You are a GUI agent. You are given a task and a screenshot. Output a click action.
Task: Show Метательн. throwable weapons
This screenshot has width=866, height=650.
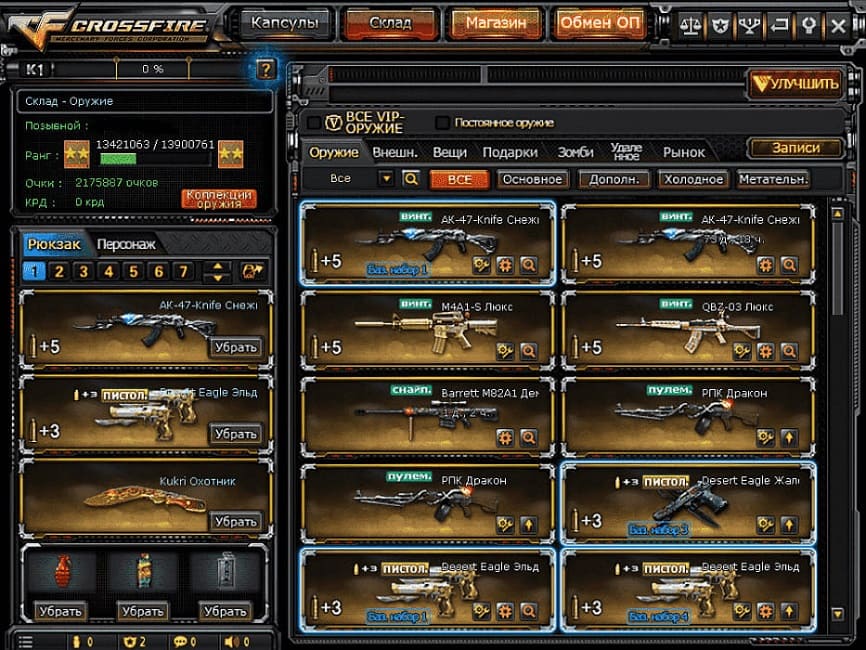pos(773,180)
